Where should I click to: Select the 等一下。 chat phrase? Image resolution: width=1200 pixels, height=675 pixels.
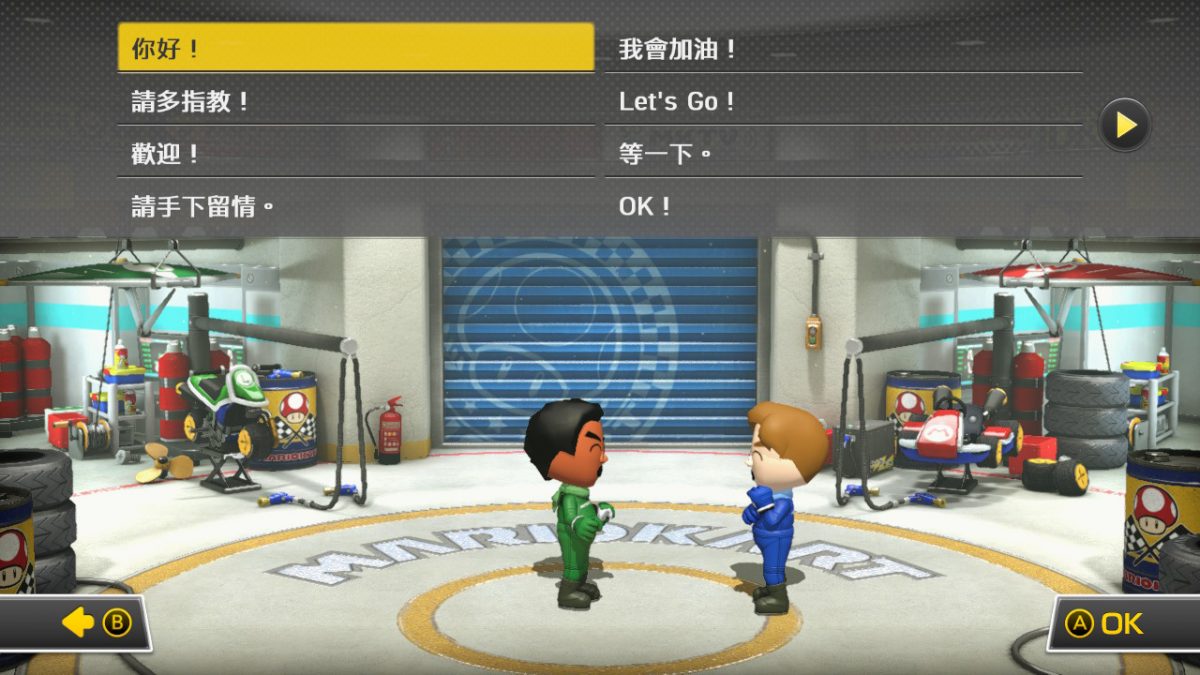coord(850,154)
